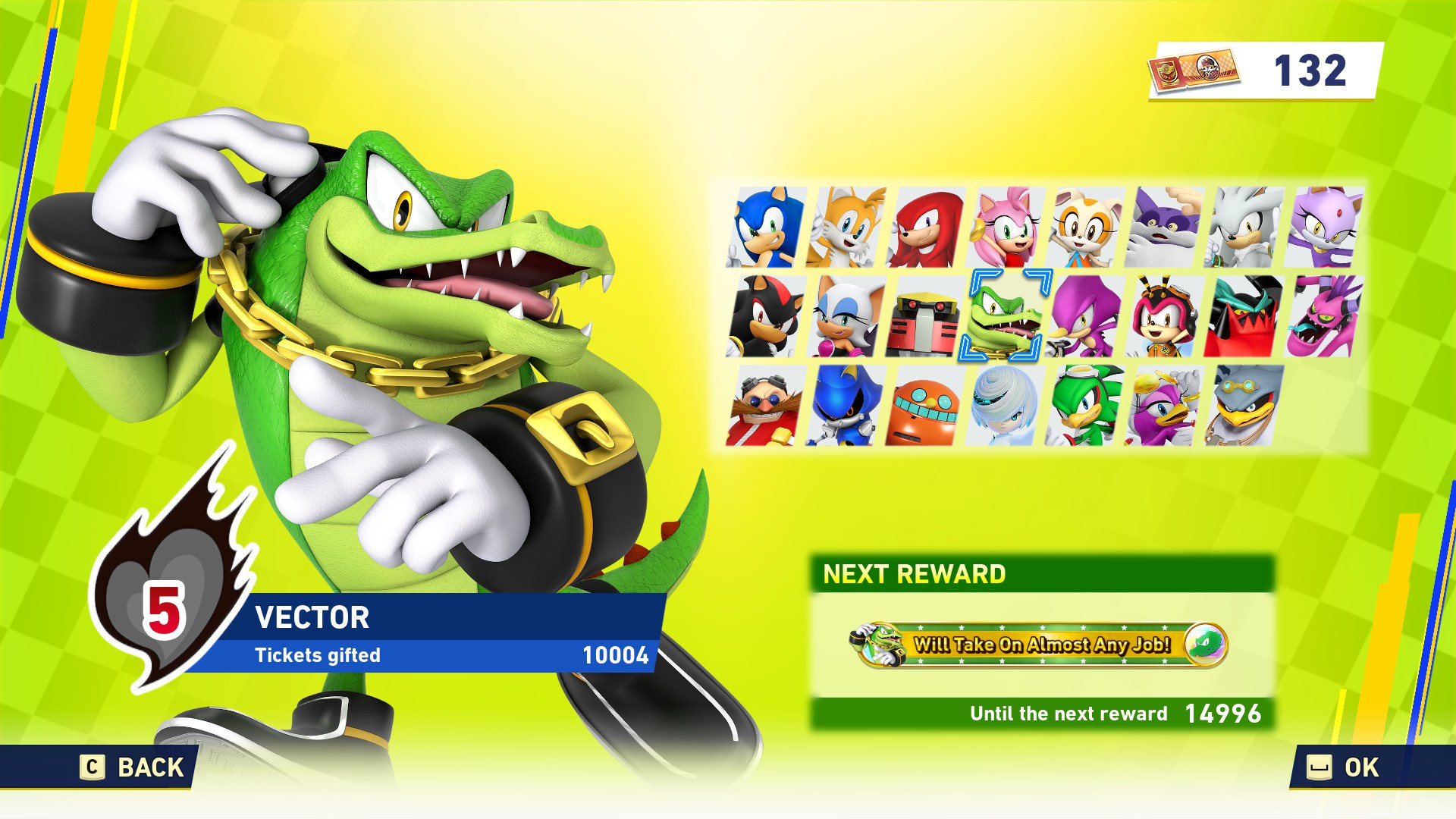Choose Espio the Chameleon's portrait
1456x819 pixels.
[1085, 316]
